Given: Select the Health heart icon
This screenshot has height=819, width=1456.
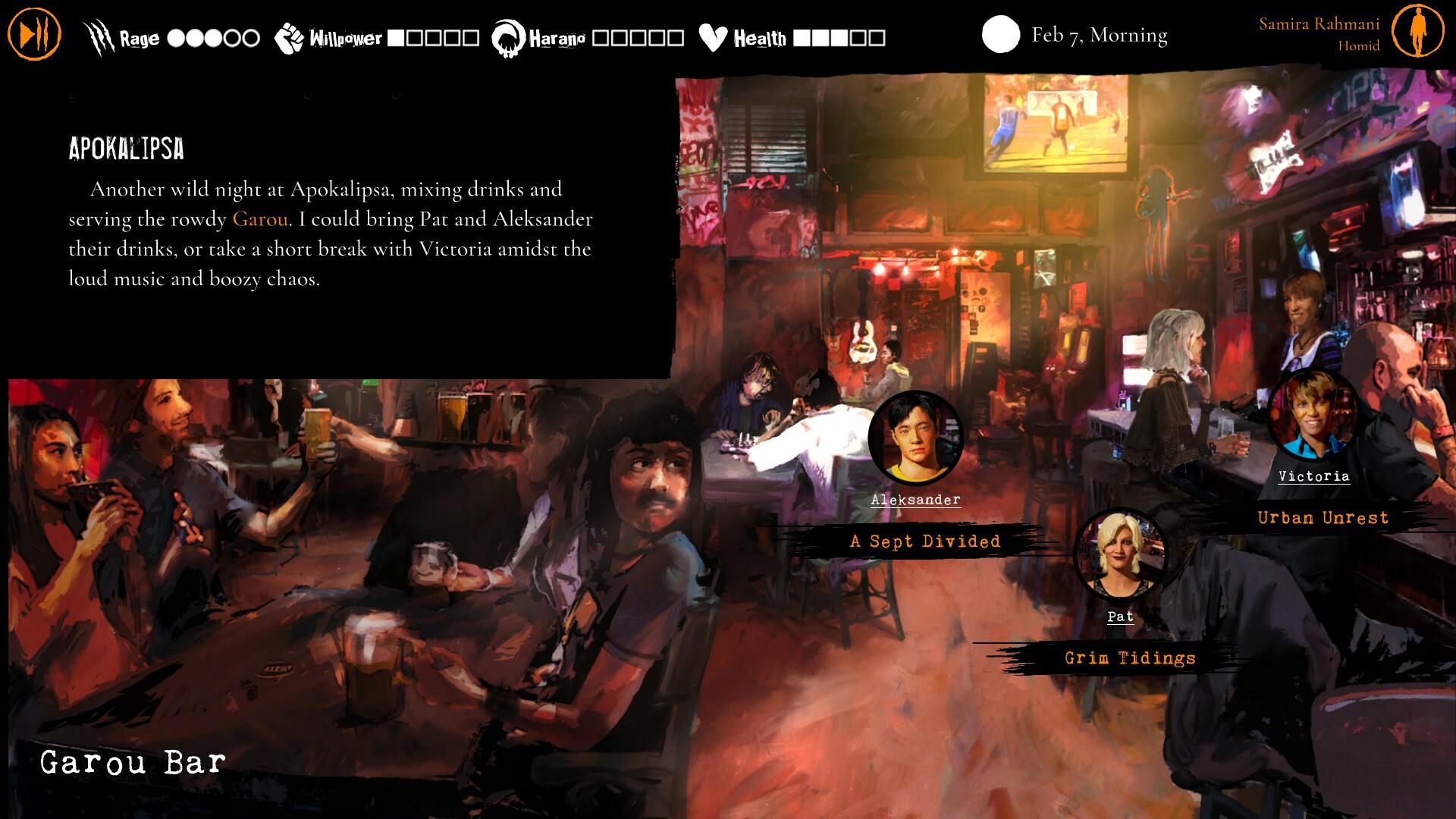Looking at the screenshot, I should click(711, 35).
